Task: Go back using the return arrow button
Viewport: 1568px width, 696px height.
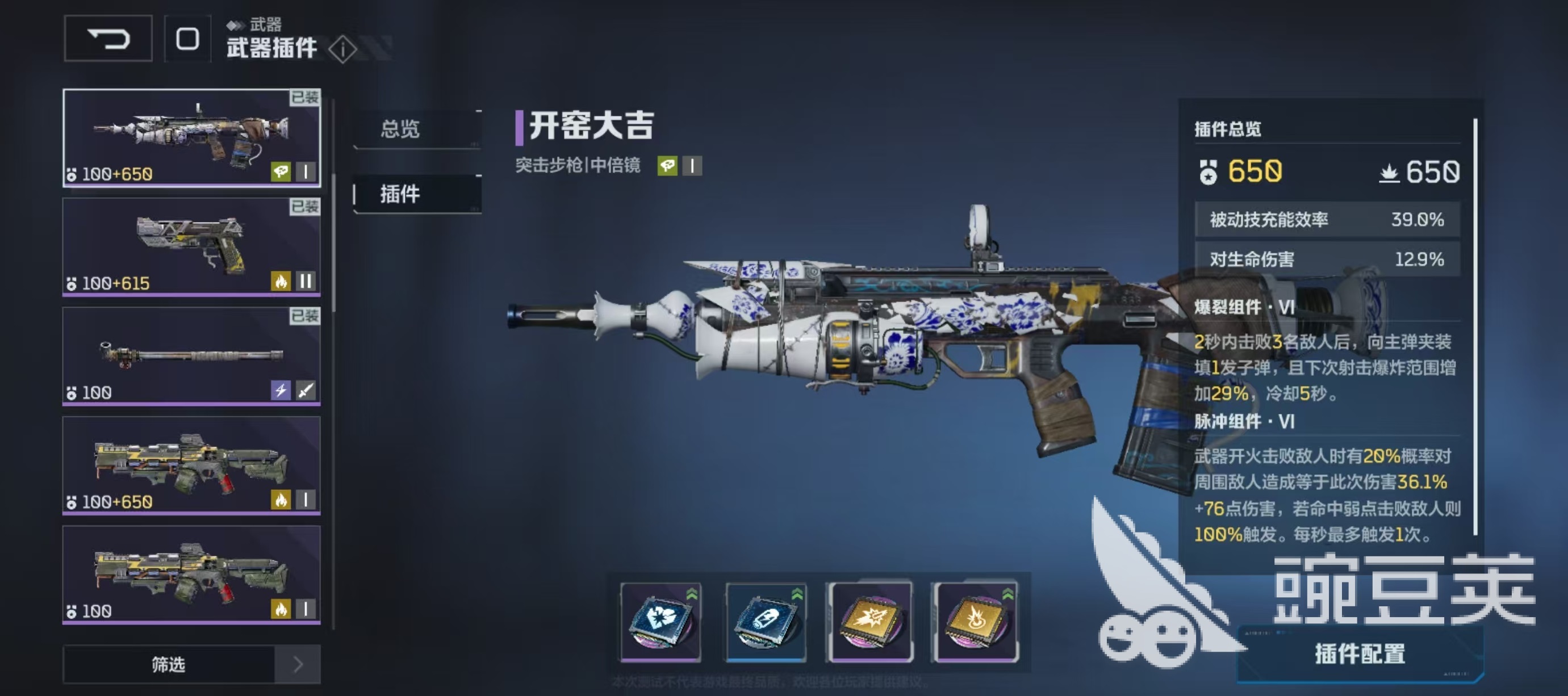Action: coord(108,39)
